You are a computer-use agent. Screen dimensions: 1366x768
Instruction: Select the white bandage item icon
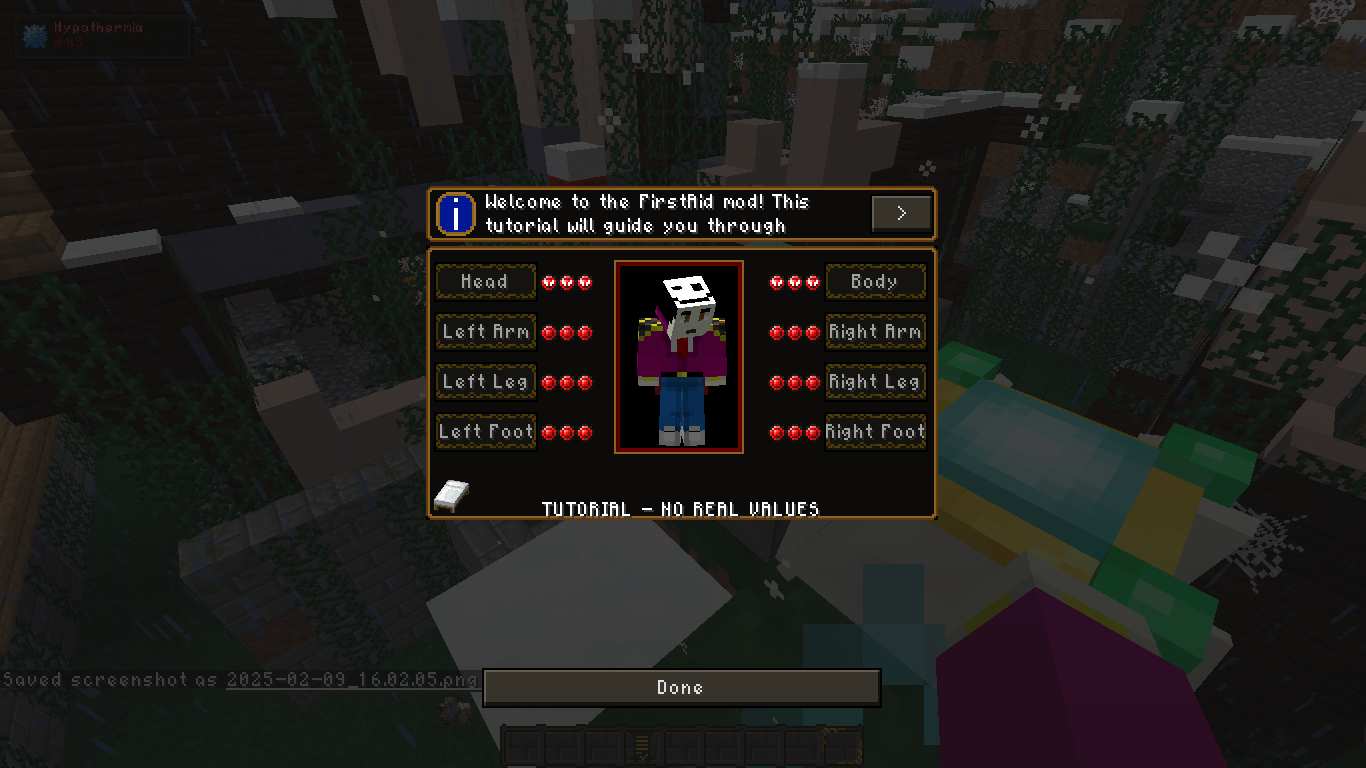point(451,496)
